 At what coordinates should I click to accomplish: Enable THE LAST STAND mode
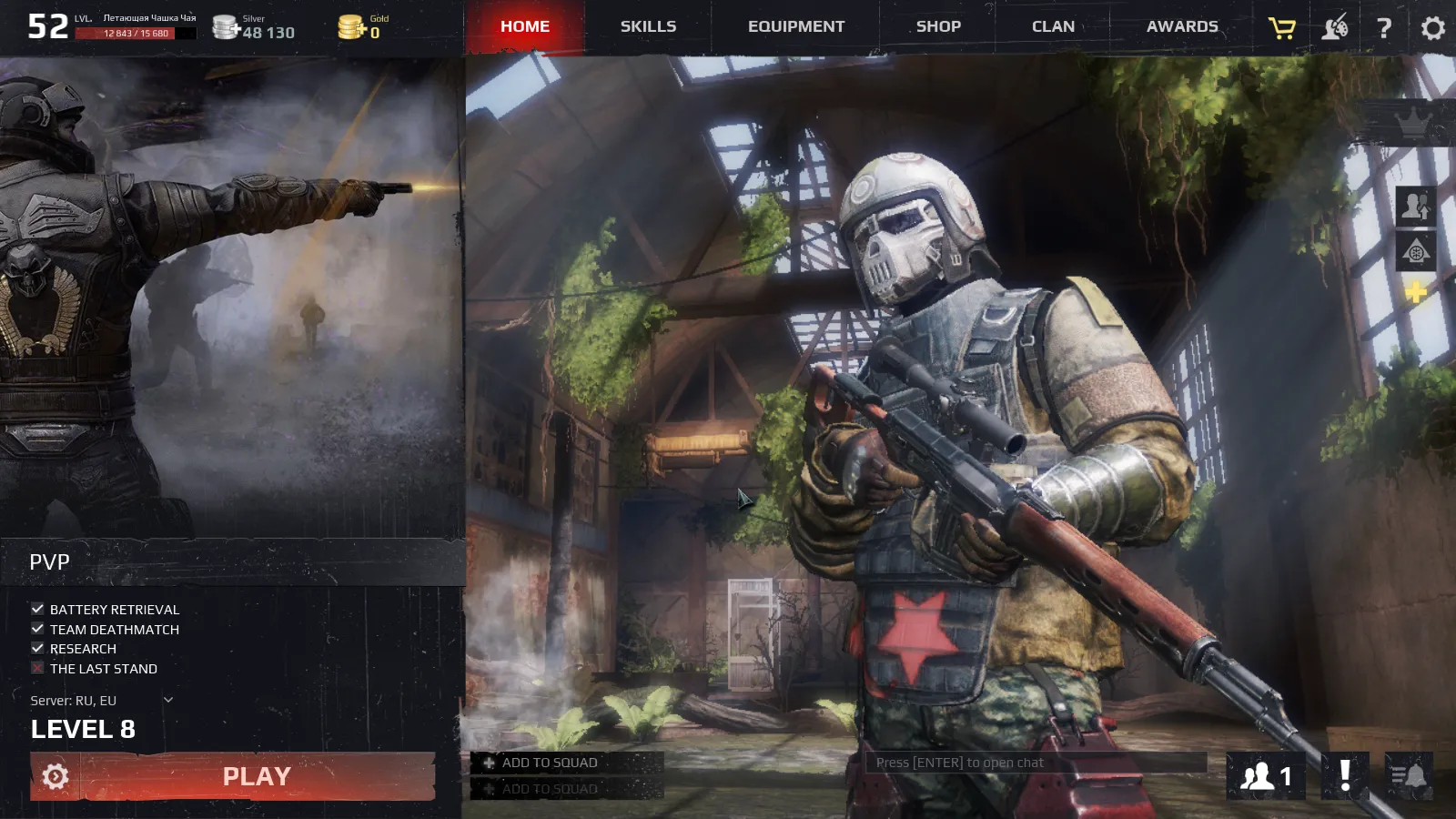[36, 668]
